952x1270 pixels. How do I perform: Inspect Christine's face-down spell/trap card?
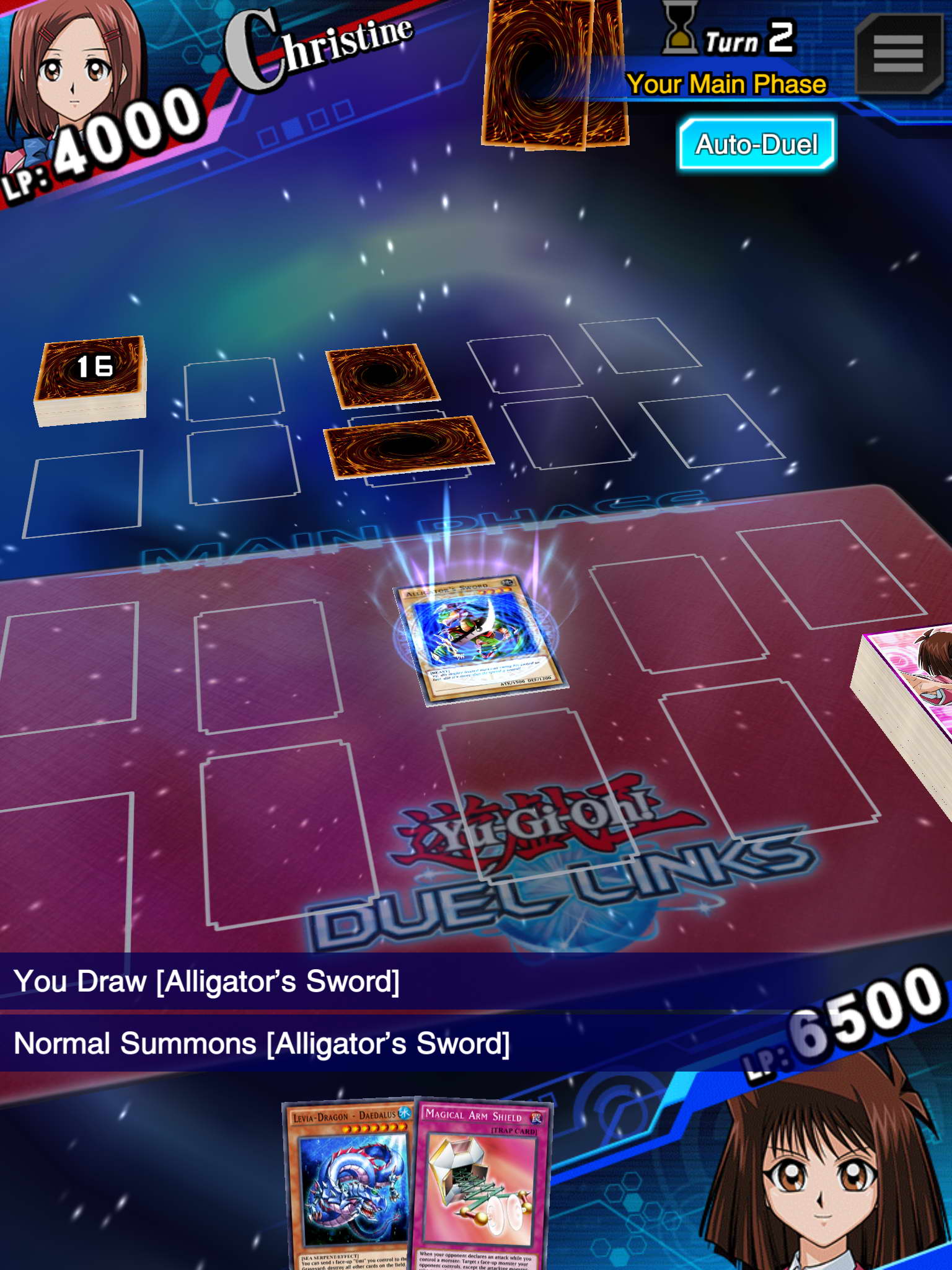point(381,374)
